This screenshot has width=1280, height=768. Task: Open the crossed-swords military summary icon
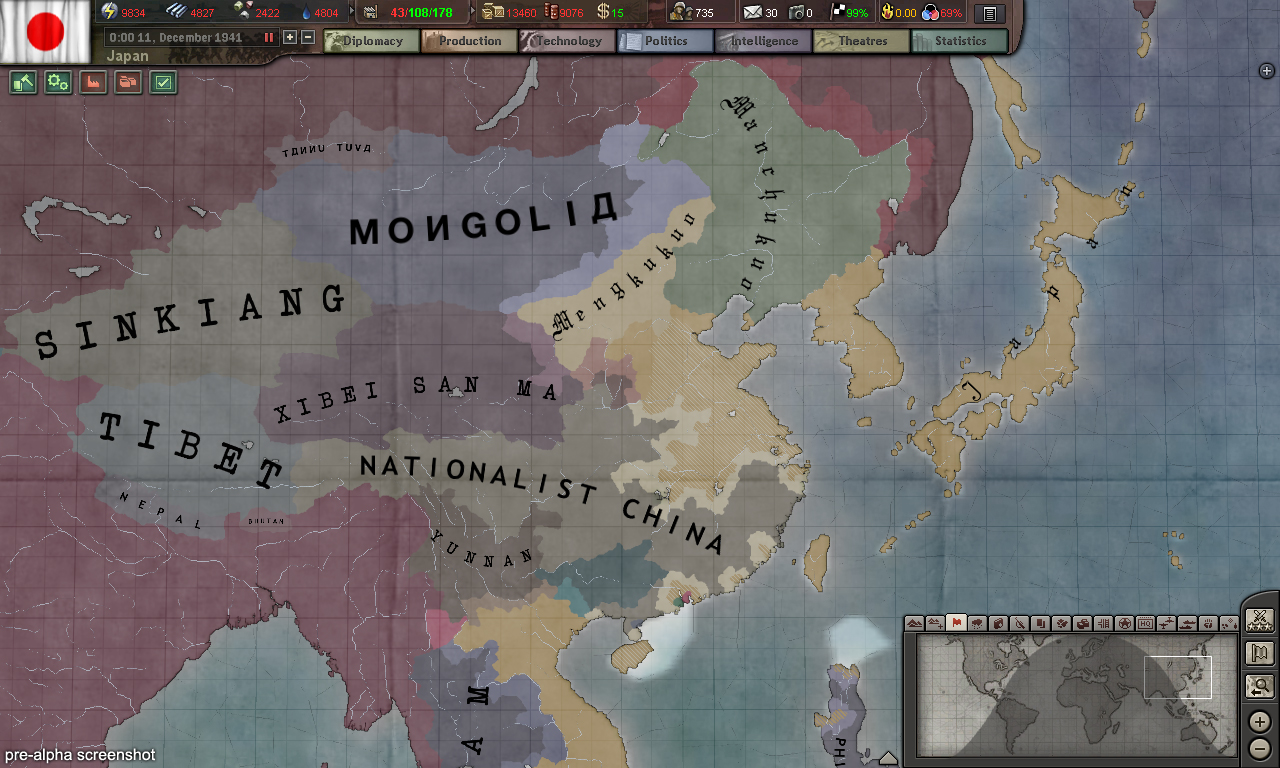click(x=1259, y=618)
